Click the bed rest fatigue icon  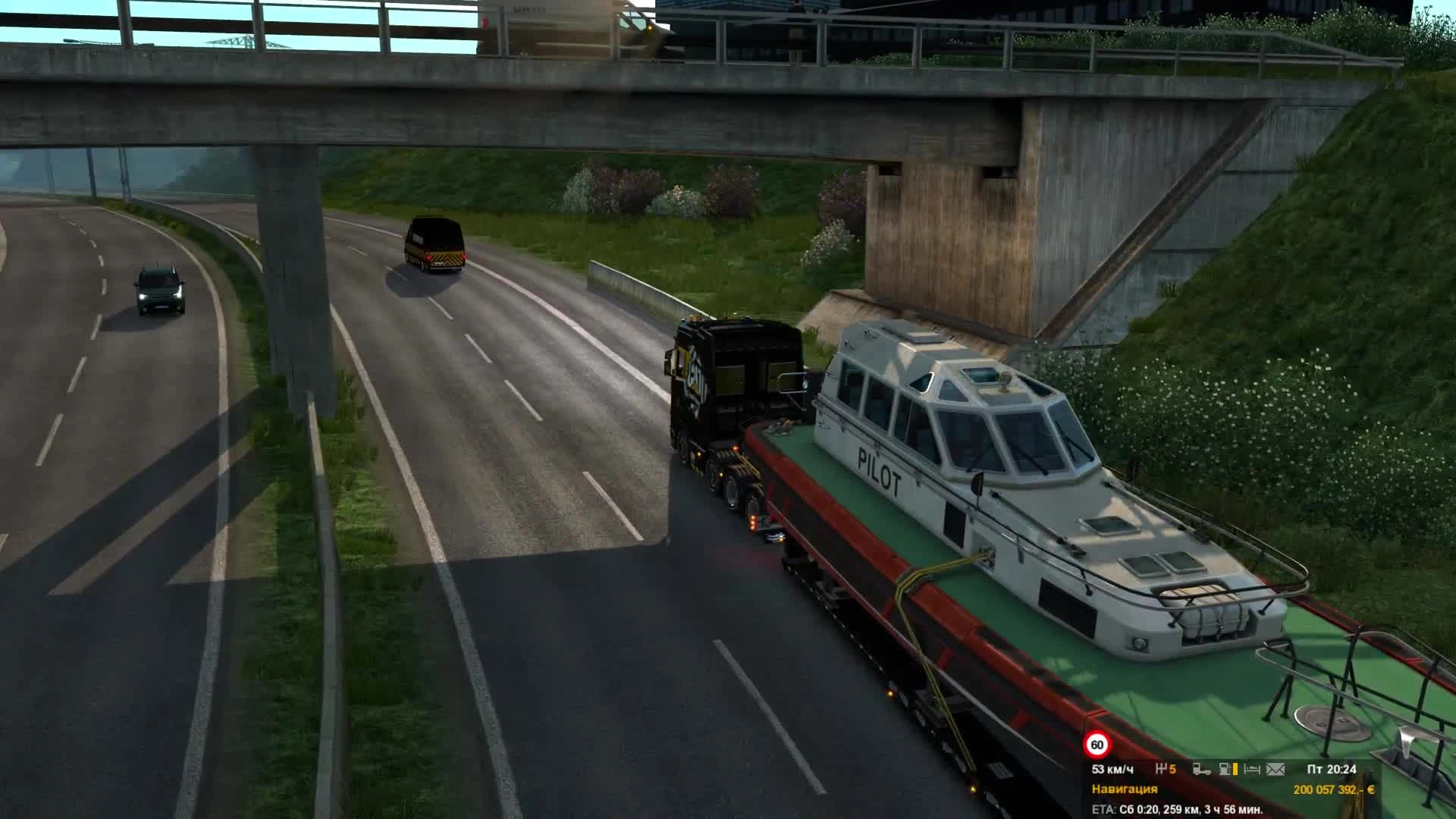[x=1253, y=769]
